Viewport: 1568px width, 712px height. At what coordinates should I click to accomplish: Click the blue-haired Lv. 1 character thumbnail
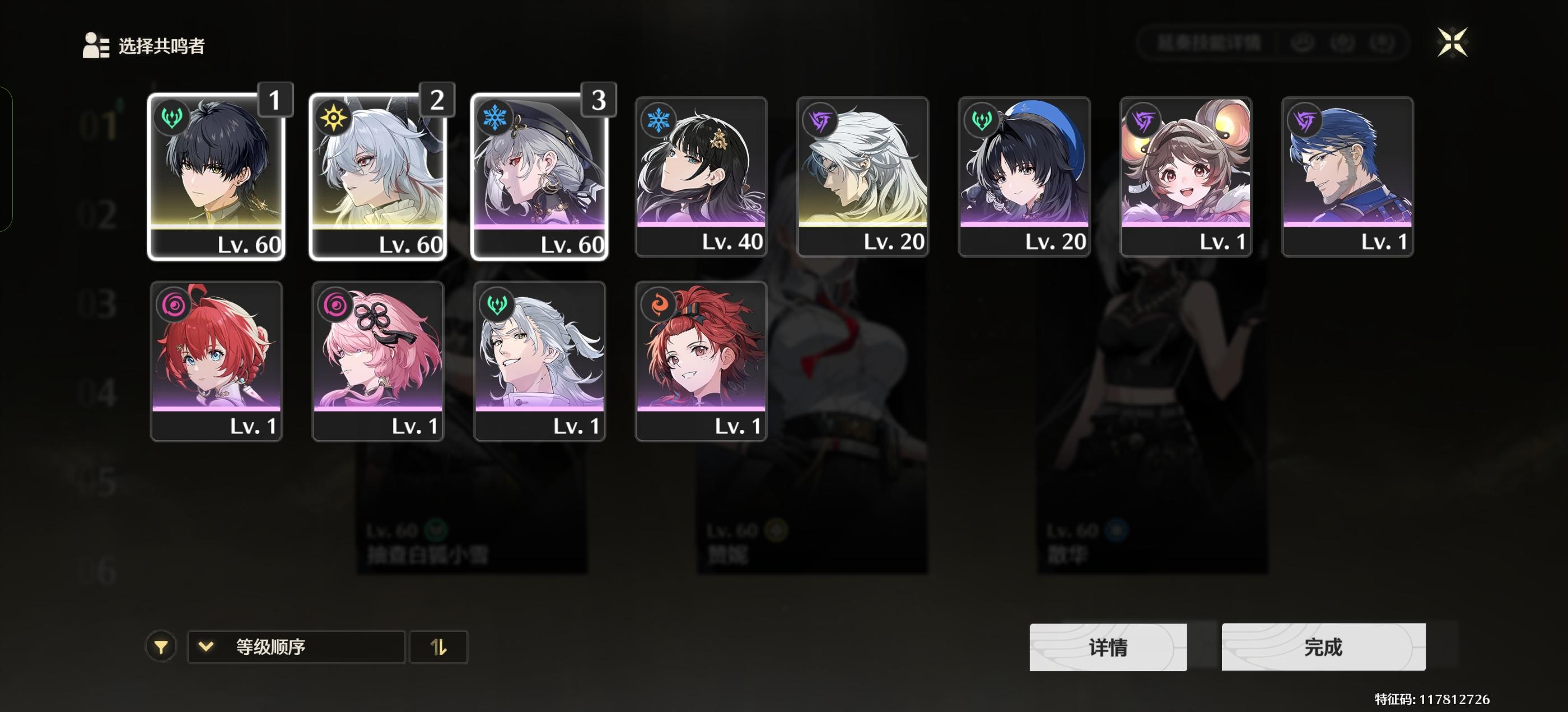click(1347, 176)
